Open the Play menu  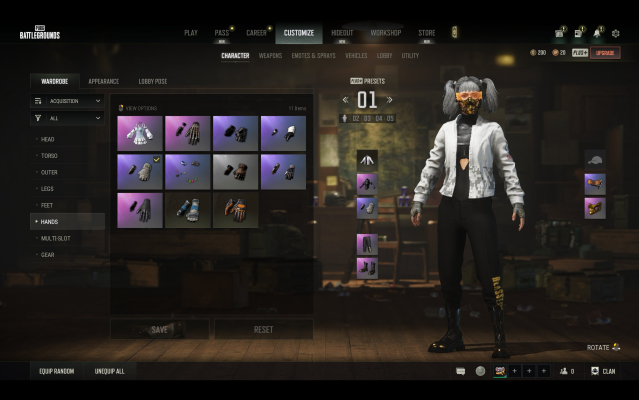[x=191, y=33]
